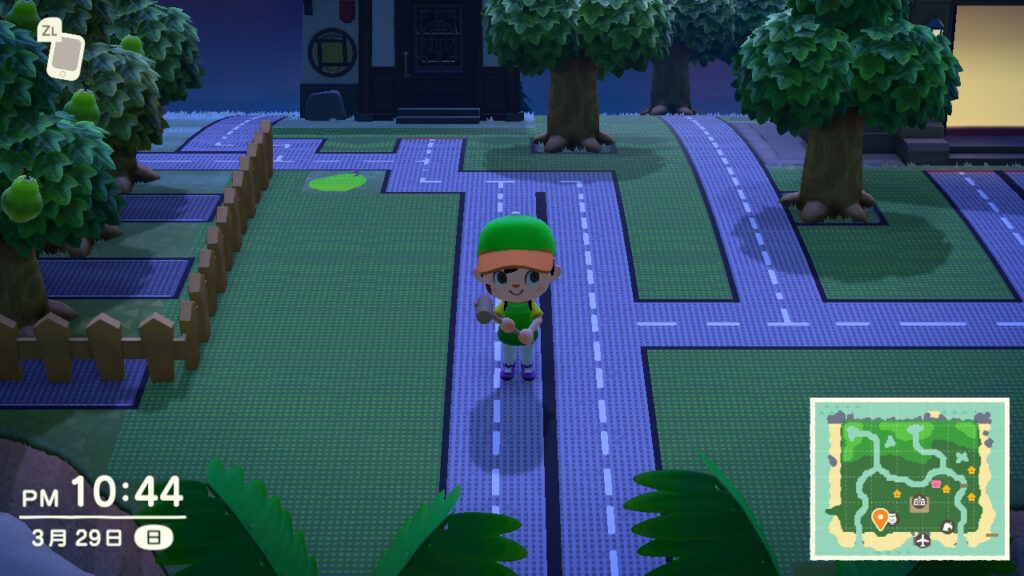This screenshot has height=576, width=1024.
Task: Click the airport airplane marker on minimap
Action: coord(922,541)
